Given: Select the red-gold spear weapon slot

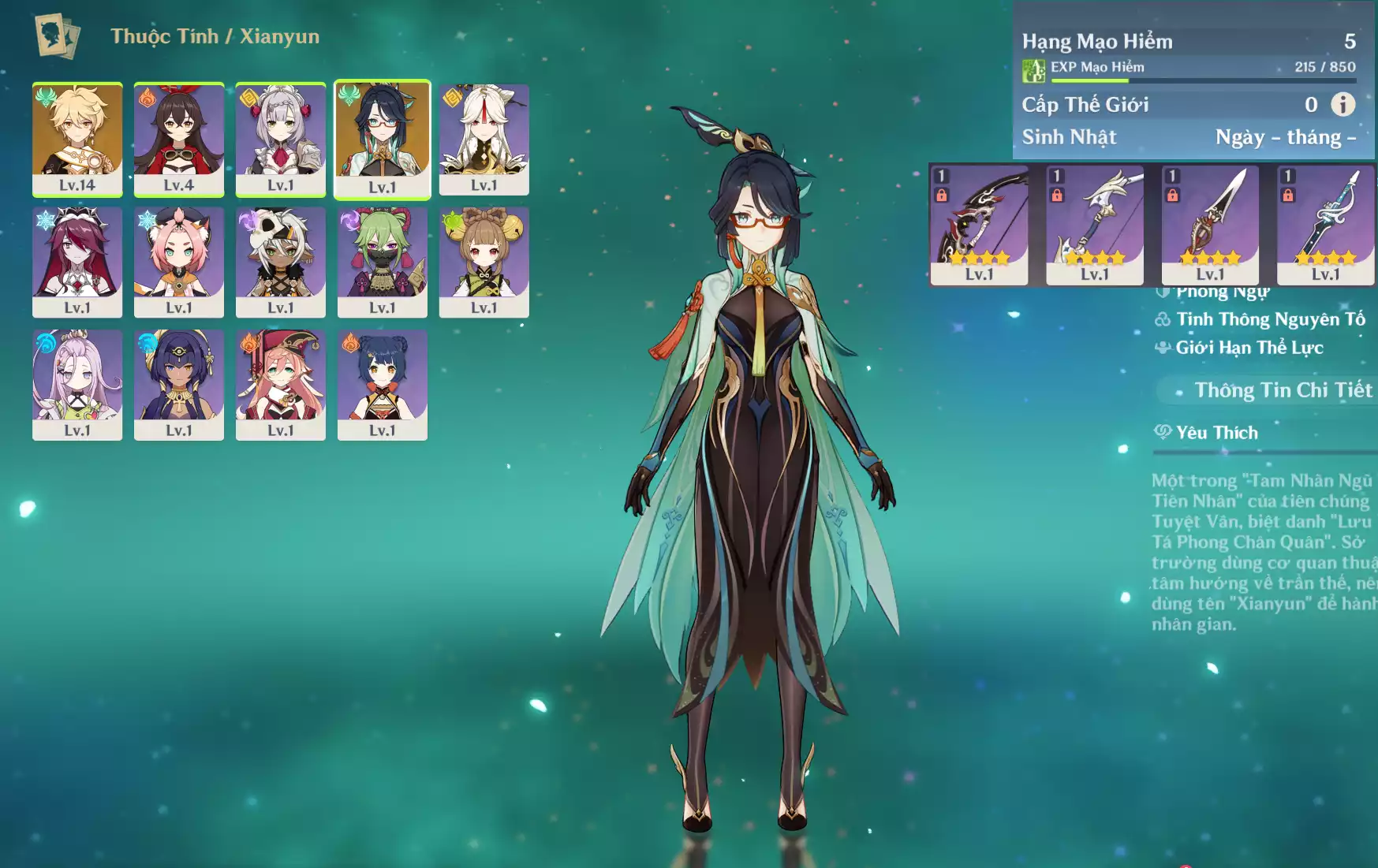Looking at the screenshot, I should coord(1210,225).
